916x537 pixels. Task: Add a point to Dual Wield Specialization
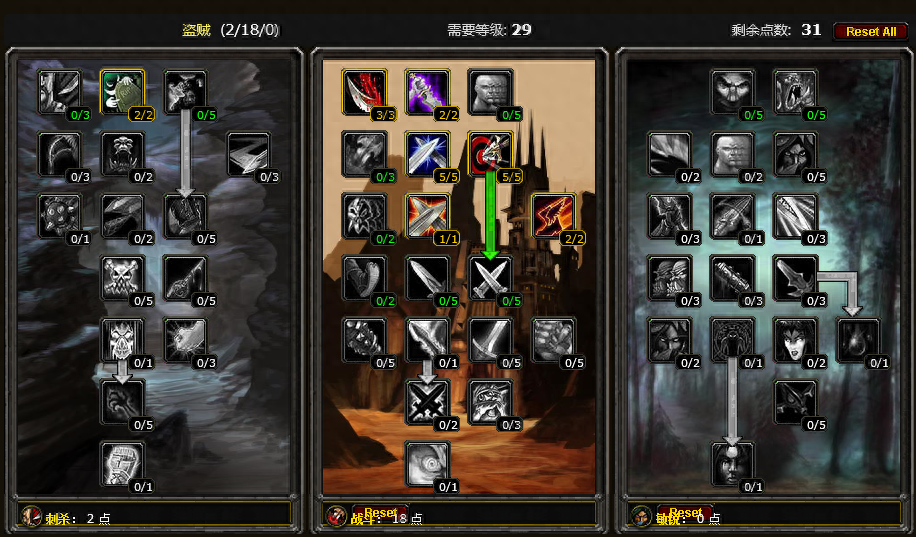point(490,277)
